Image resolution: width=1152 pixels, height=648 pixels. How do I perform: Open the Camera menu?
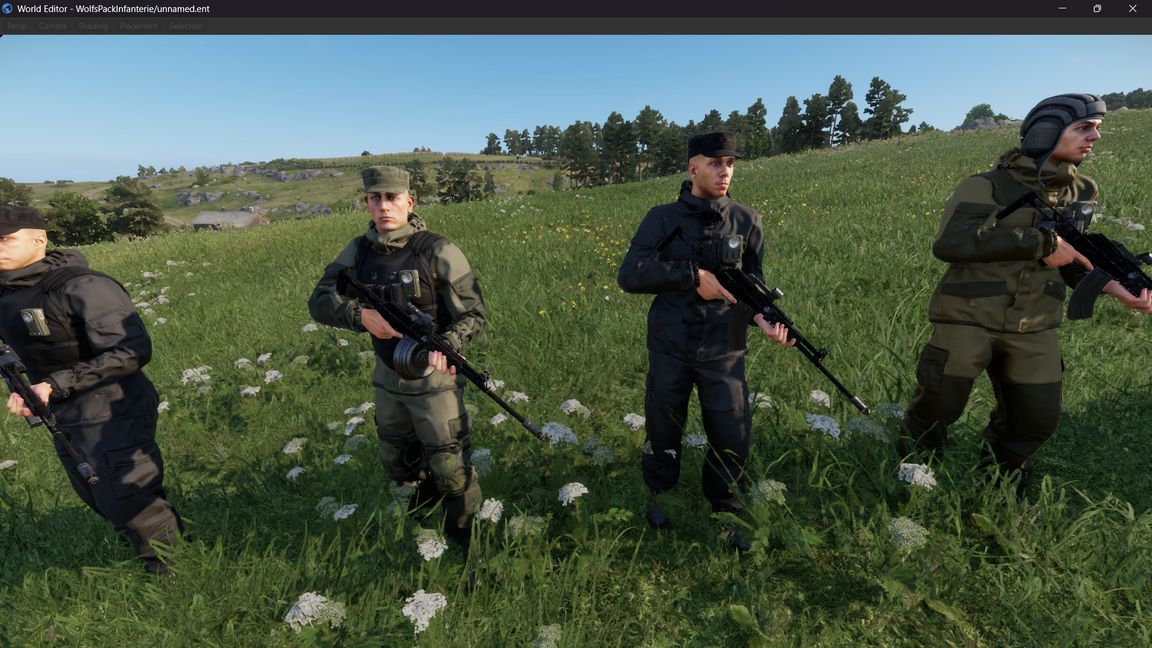52,26
